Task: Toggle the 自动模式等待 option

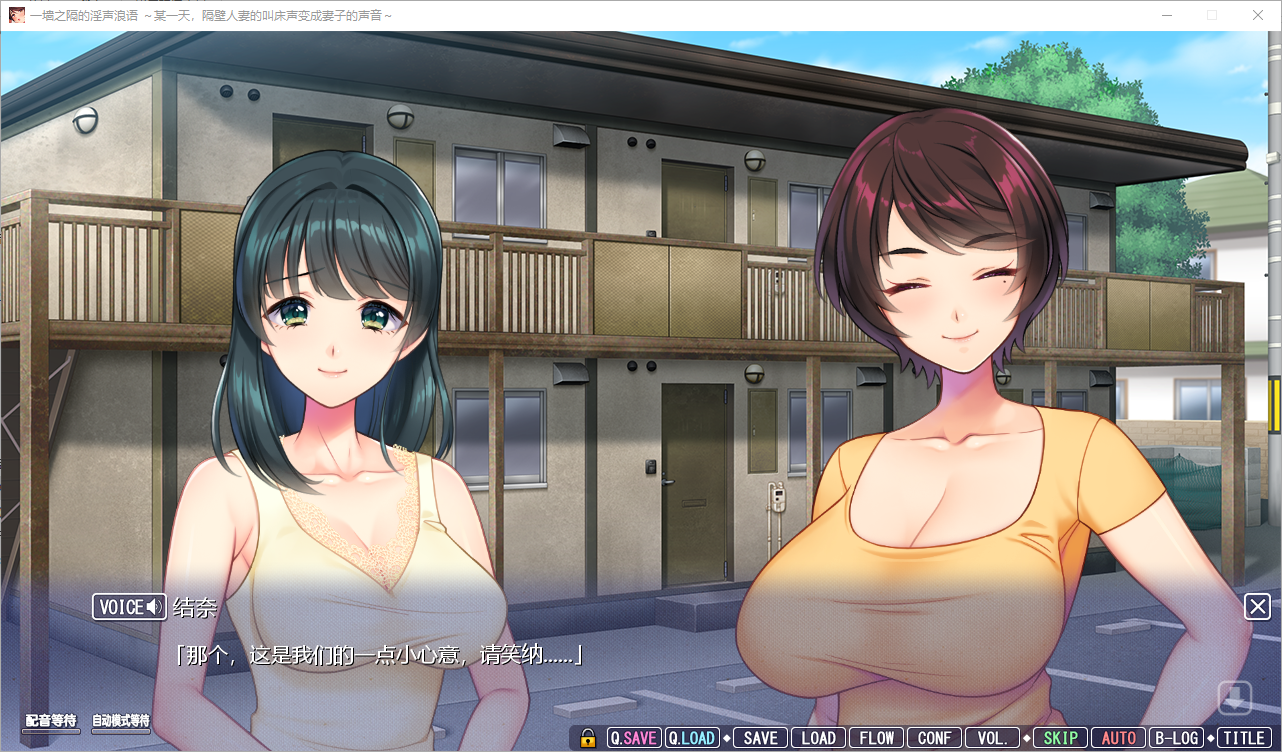Action: coord(121,721)
